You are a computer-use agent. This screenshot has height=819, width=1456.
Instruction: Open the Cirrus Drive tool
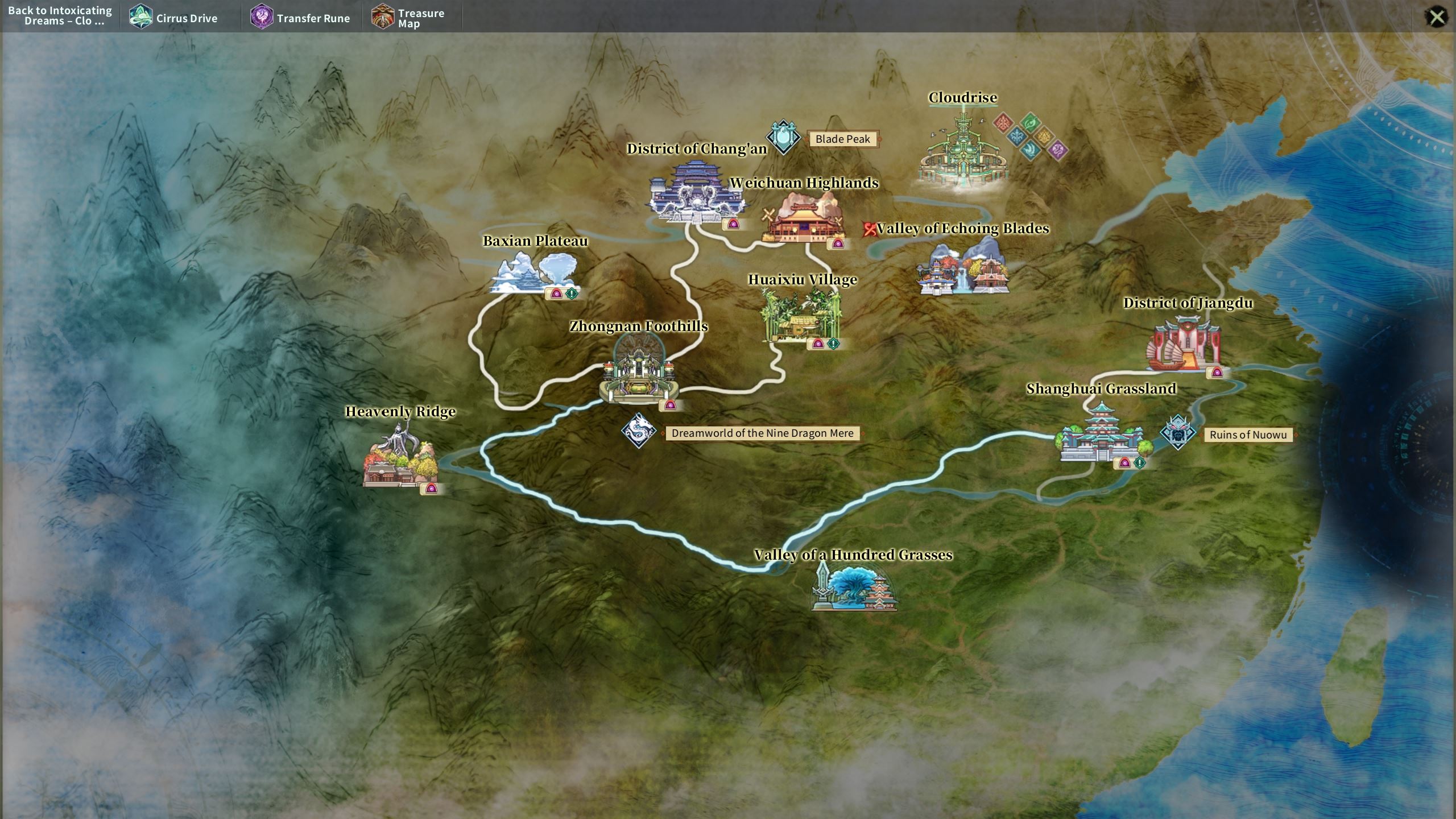(x=173, y=18)
